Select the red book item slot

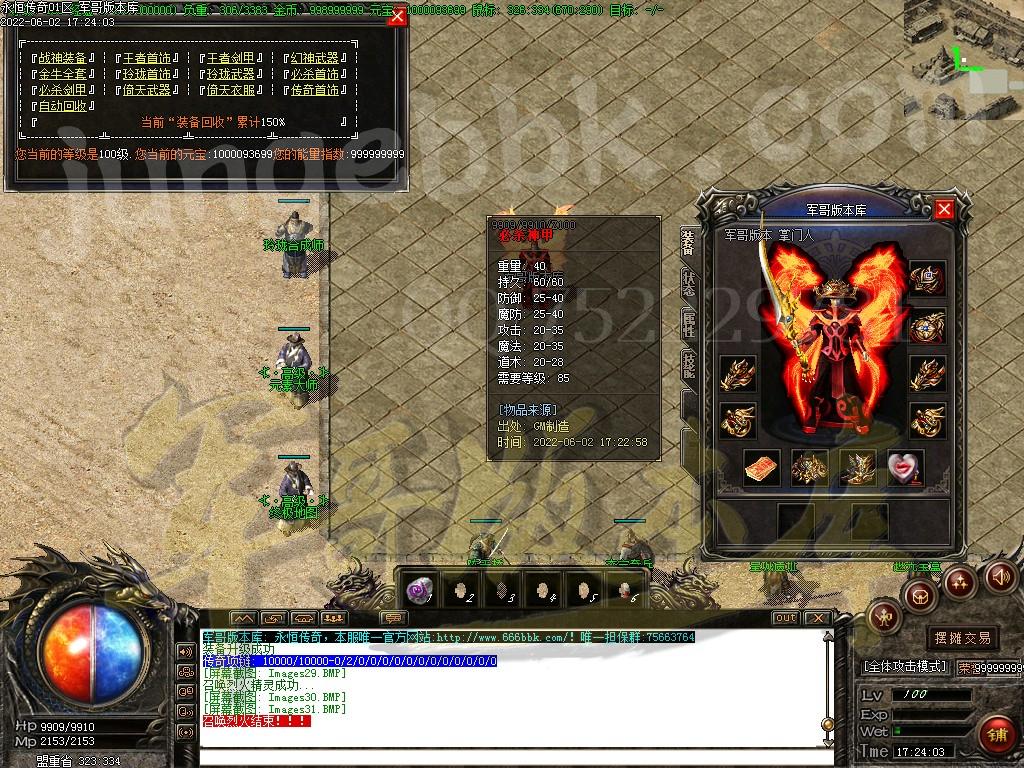coord(762,467)
